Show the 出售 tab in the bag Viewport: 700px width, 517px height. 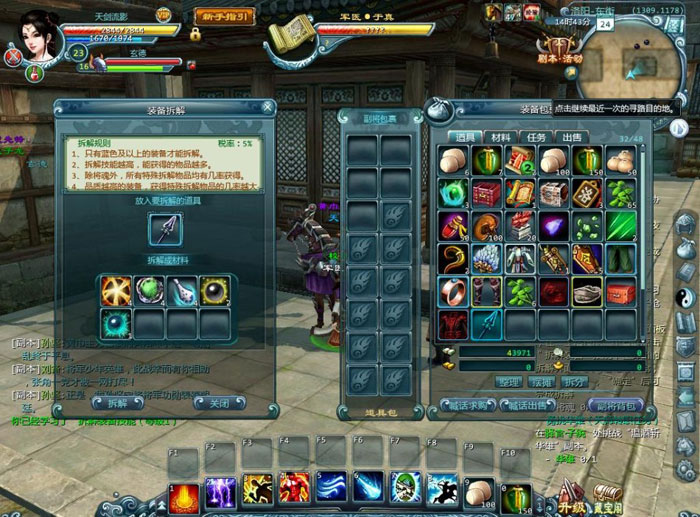coord(571,137)
